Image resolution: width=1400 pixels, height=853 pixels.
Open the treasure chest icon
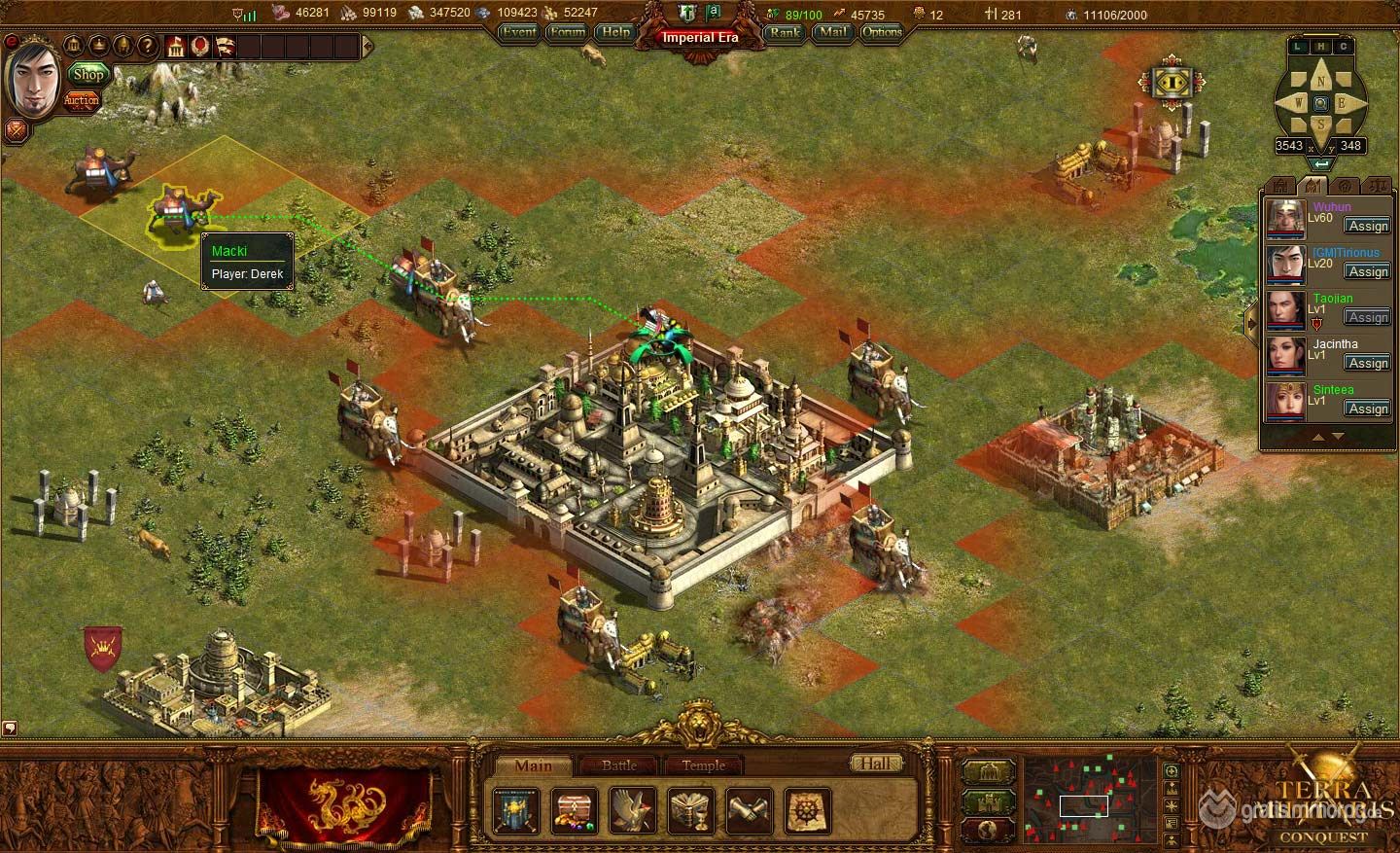click(575, 810)
